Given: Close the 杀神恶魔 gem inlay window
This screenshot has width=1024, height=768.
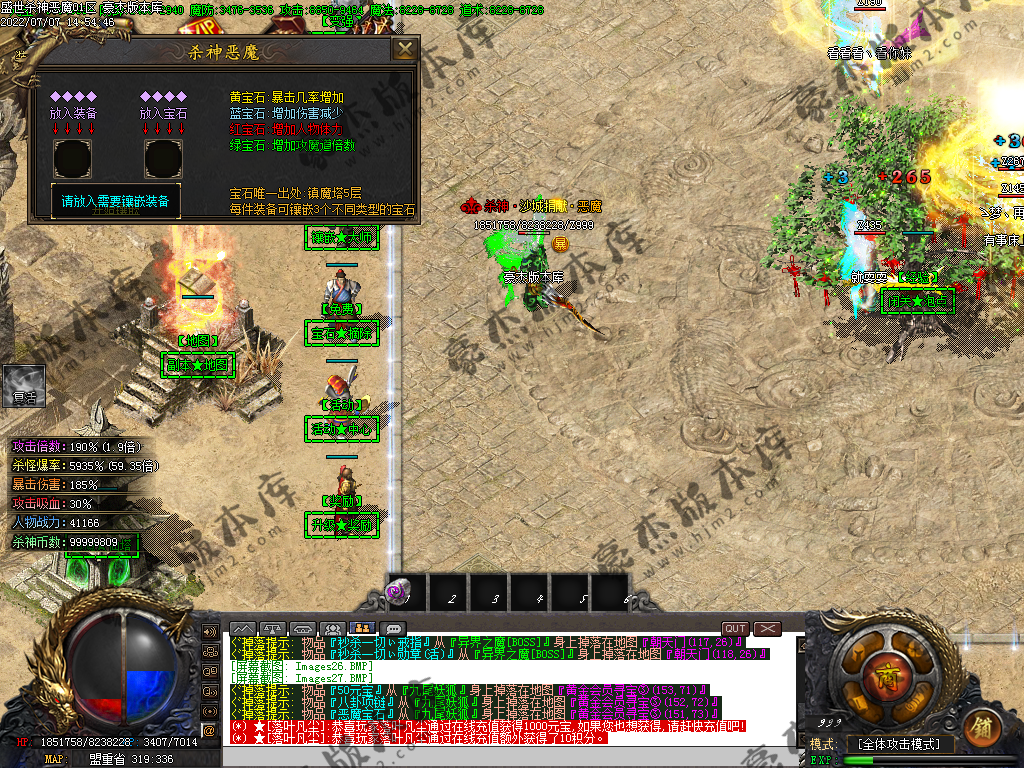Looking at the screenshot, I should pyautogui.click(x=405, y=50).
